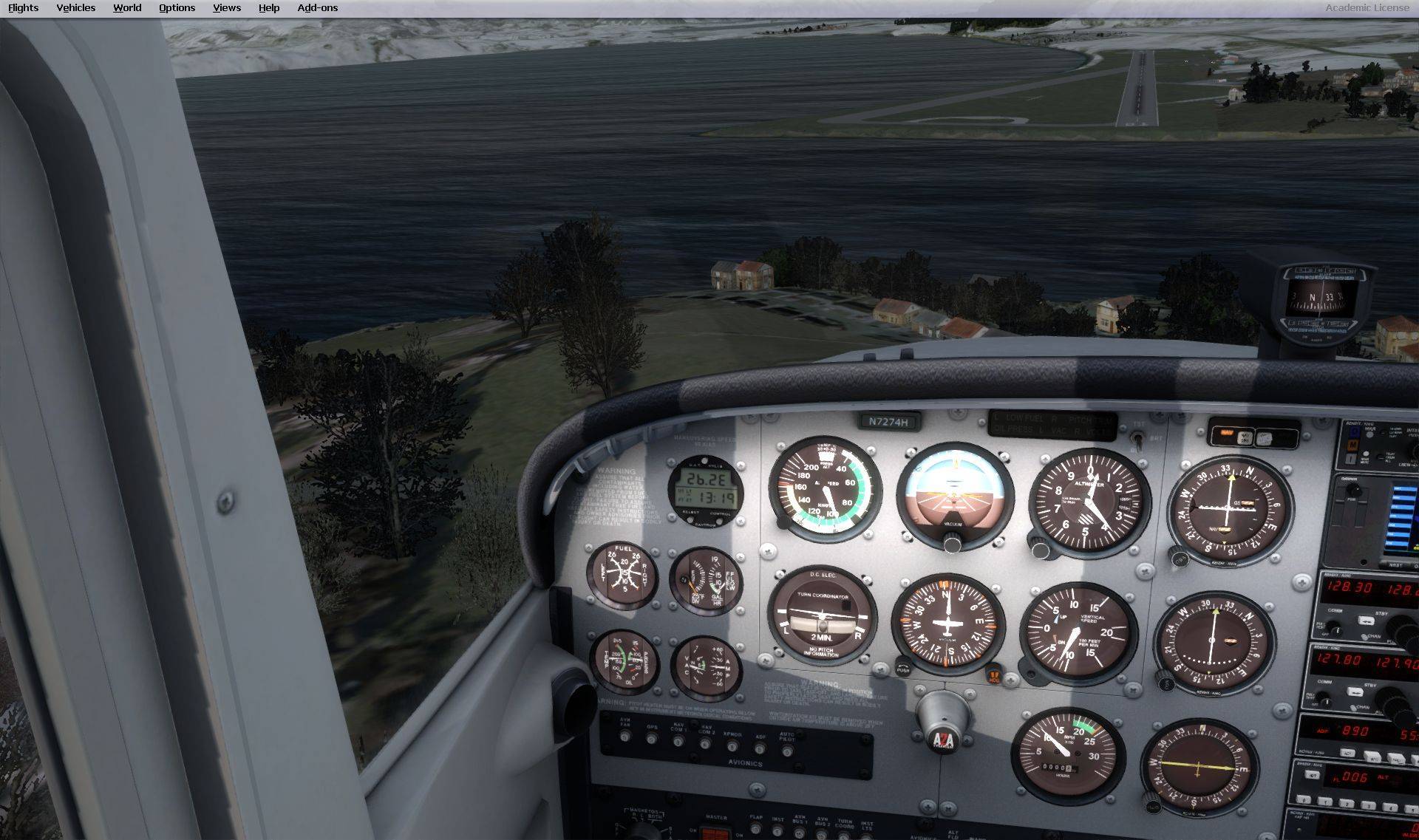Click the A2A logo yoke cap
Image resolution: width=1419 pixels, height=840 pixels.
tap(942, 739)
